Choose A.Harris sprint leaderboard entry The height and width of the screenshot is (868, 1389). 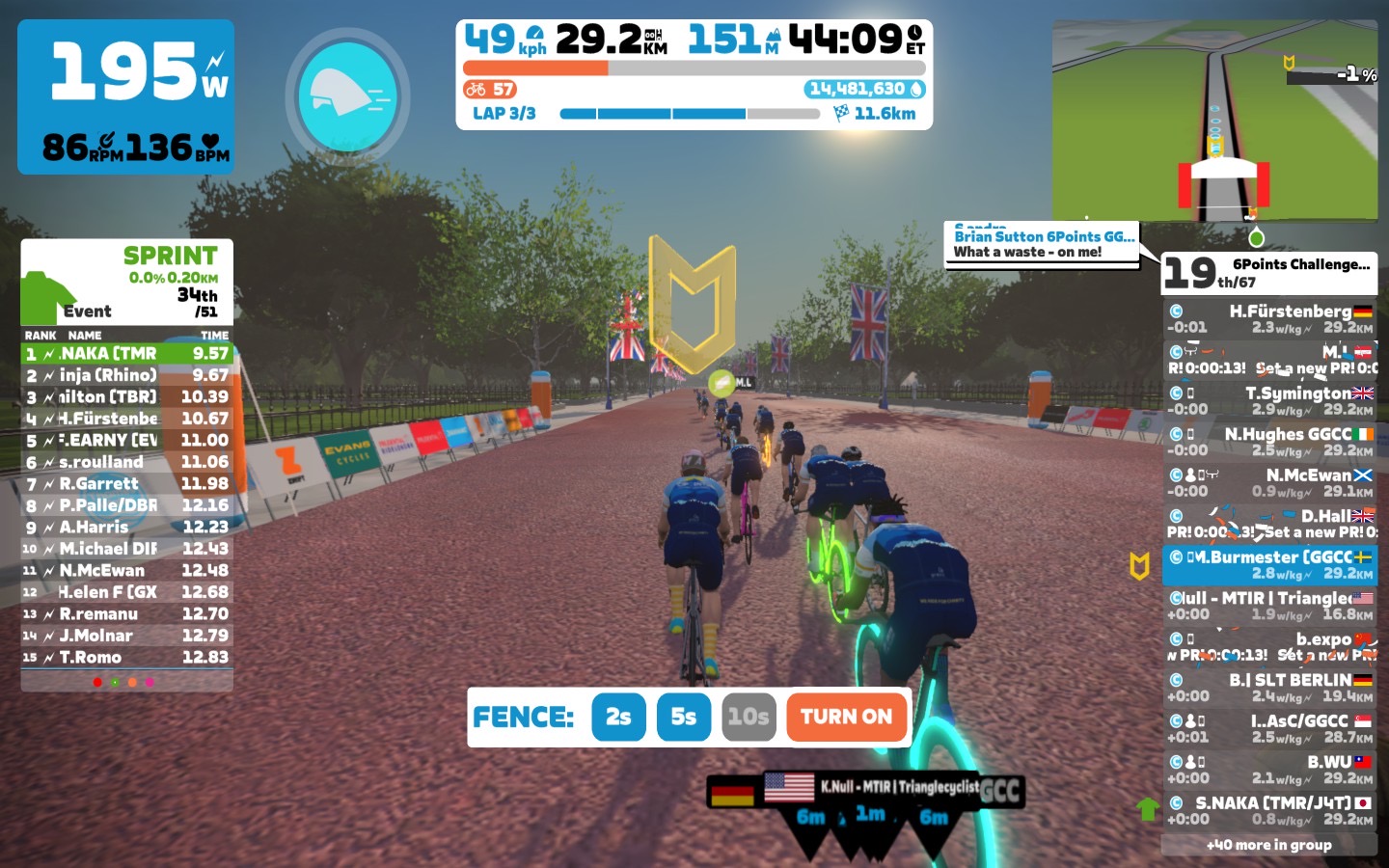click(x=127, y=528)
